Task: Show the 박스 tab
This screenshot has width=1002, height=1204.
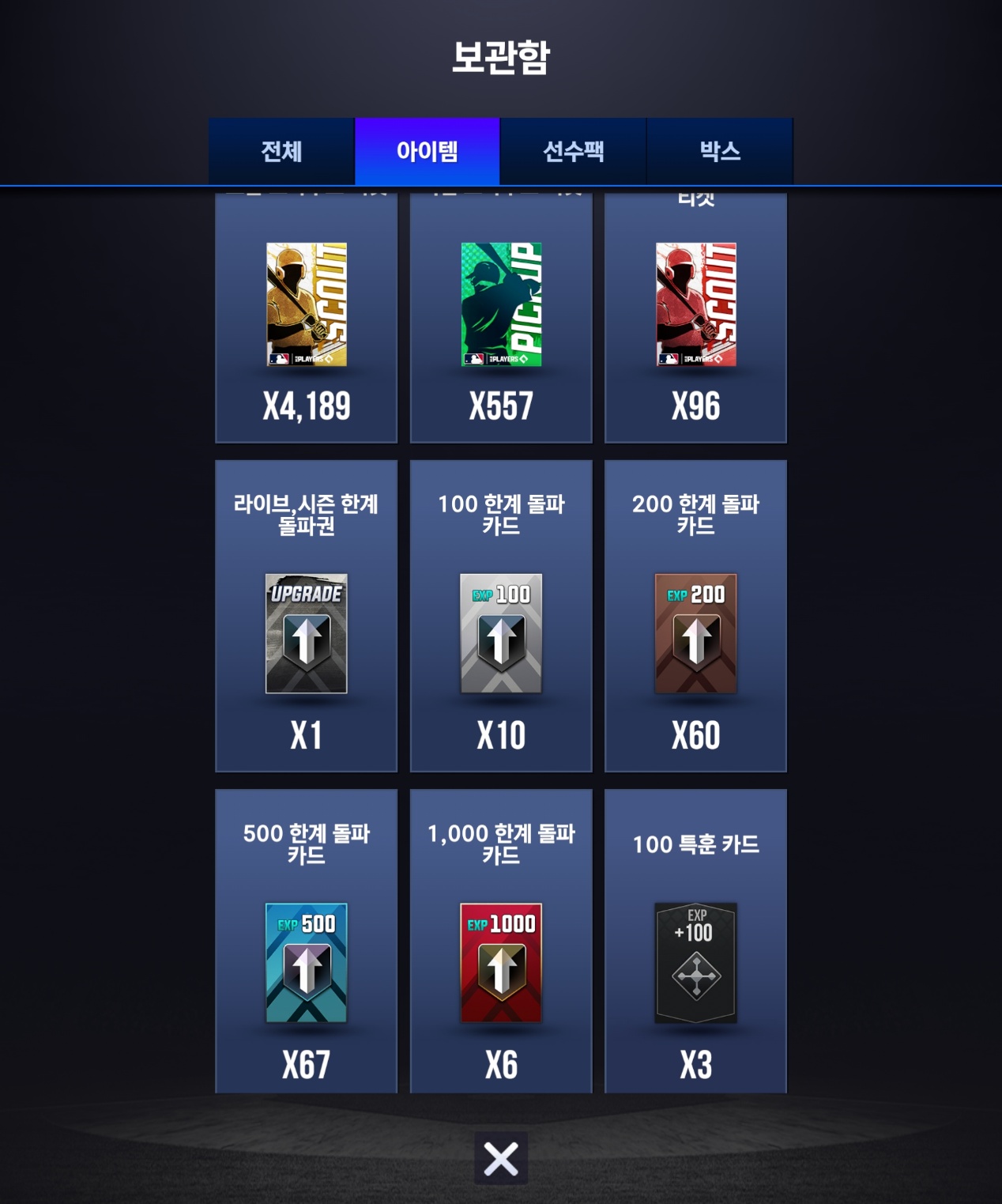Action: tap(719, 151)
